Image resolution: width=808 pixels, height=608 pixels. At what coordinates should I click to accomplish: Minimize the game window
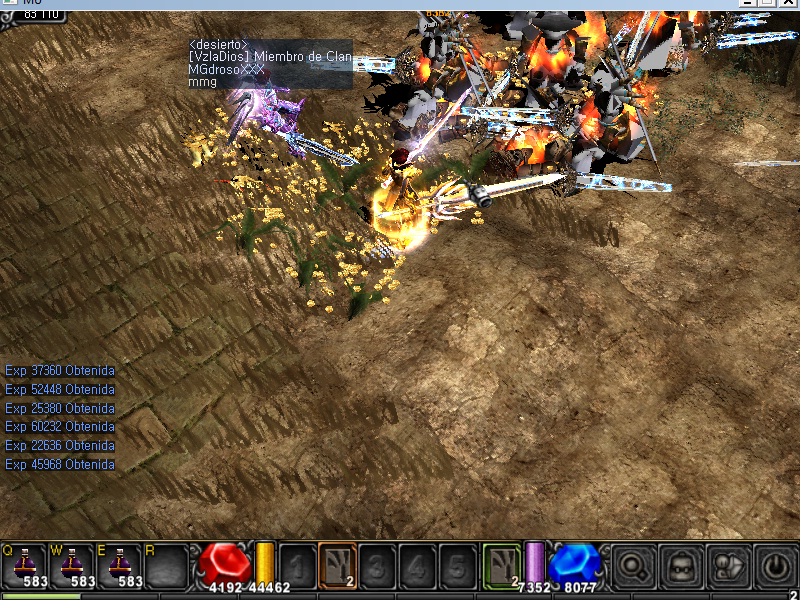[749, 4]
